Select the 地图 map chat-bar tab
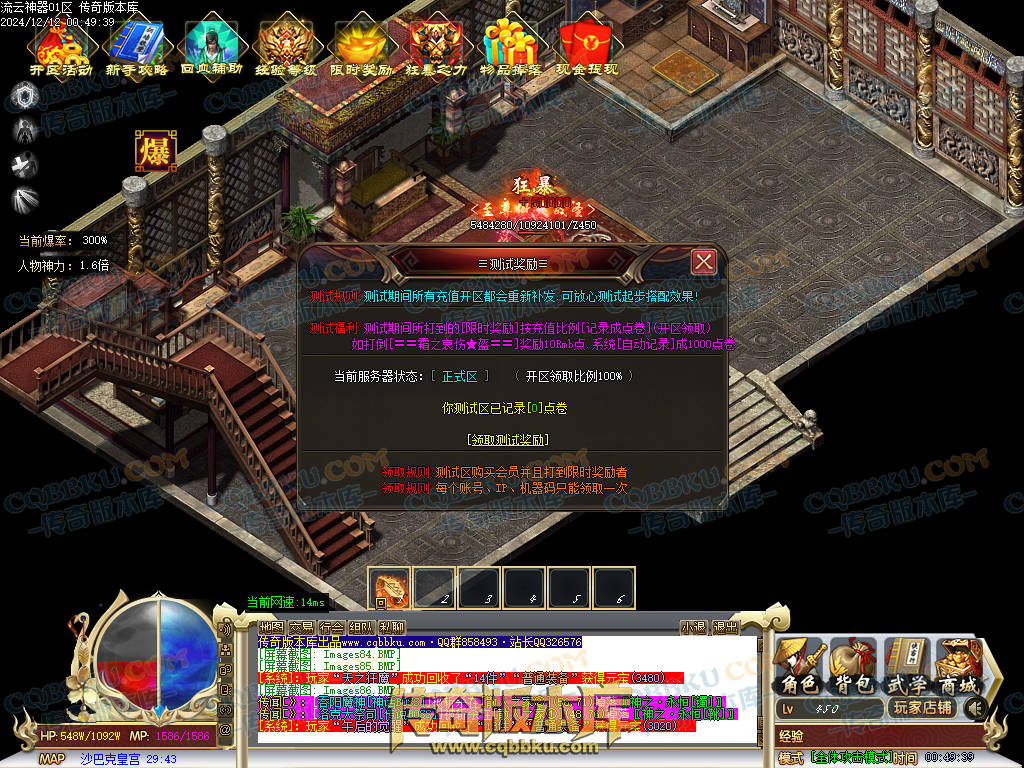 click(x=271, y=627)
